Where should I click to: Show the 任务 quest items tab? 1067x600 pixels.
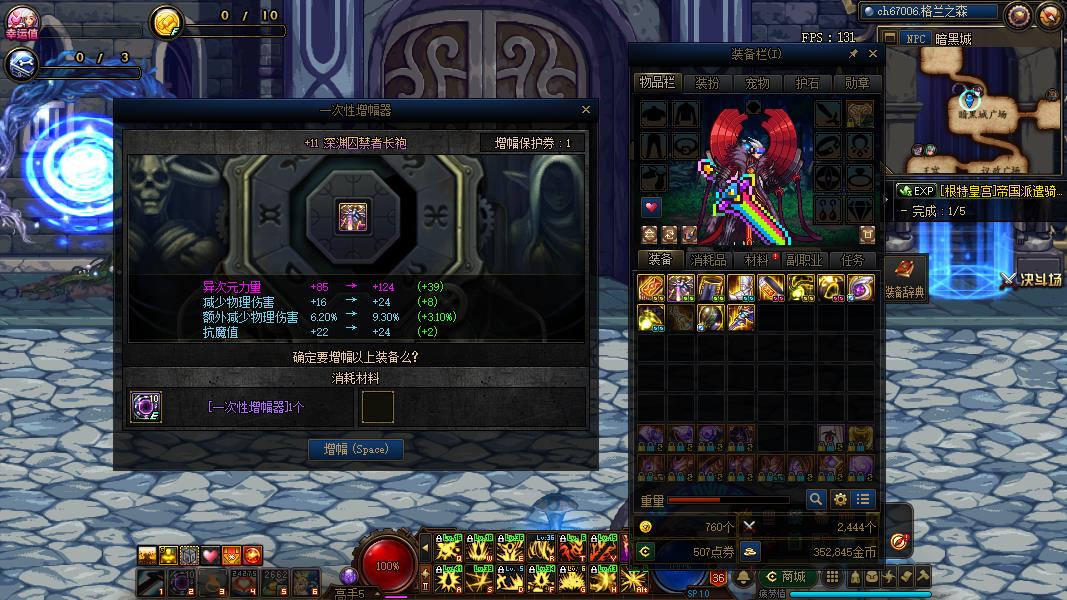(853, 260)
